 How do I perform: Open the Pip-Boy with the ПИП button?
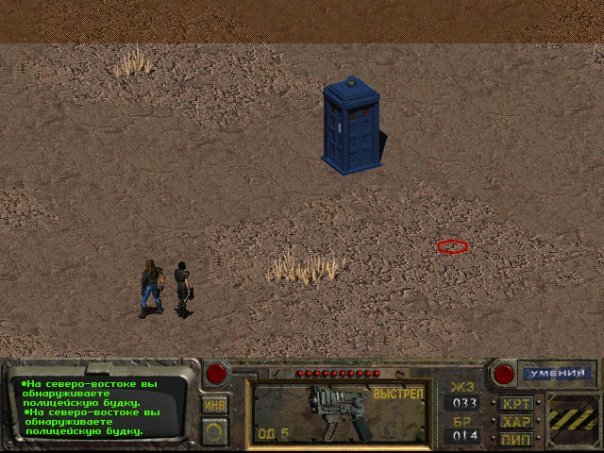516,438
